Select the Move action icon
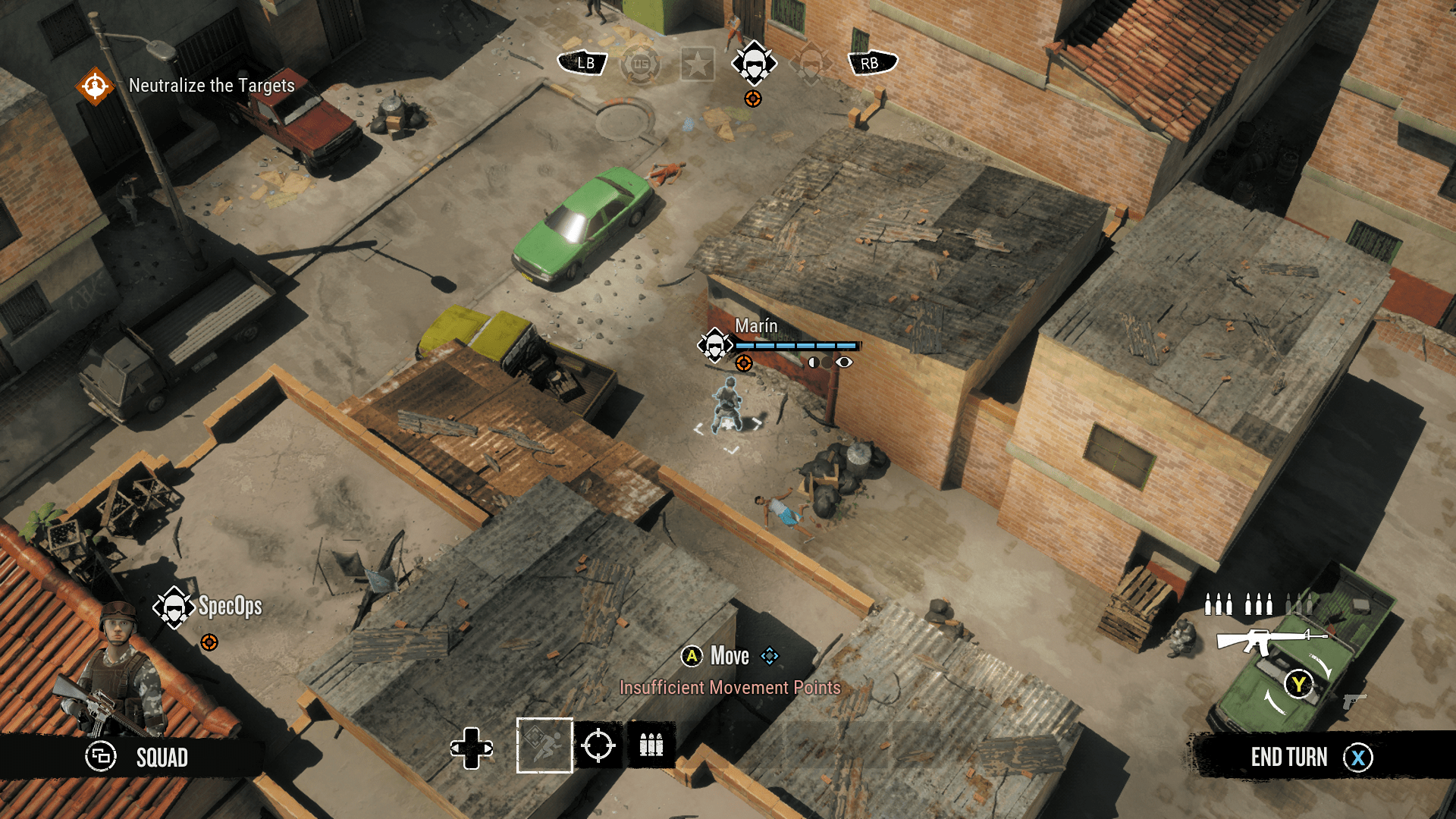The height and width of the screenshot is (819, 1456). (544, 745)
